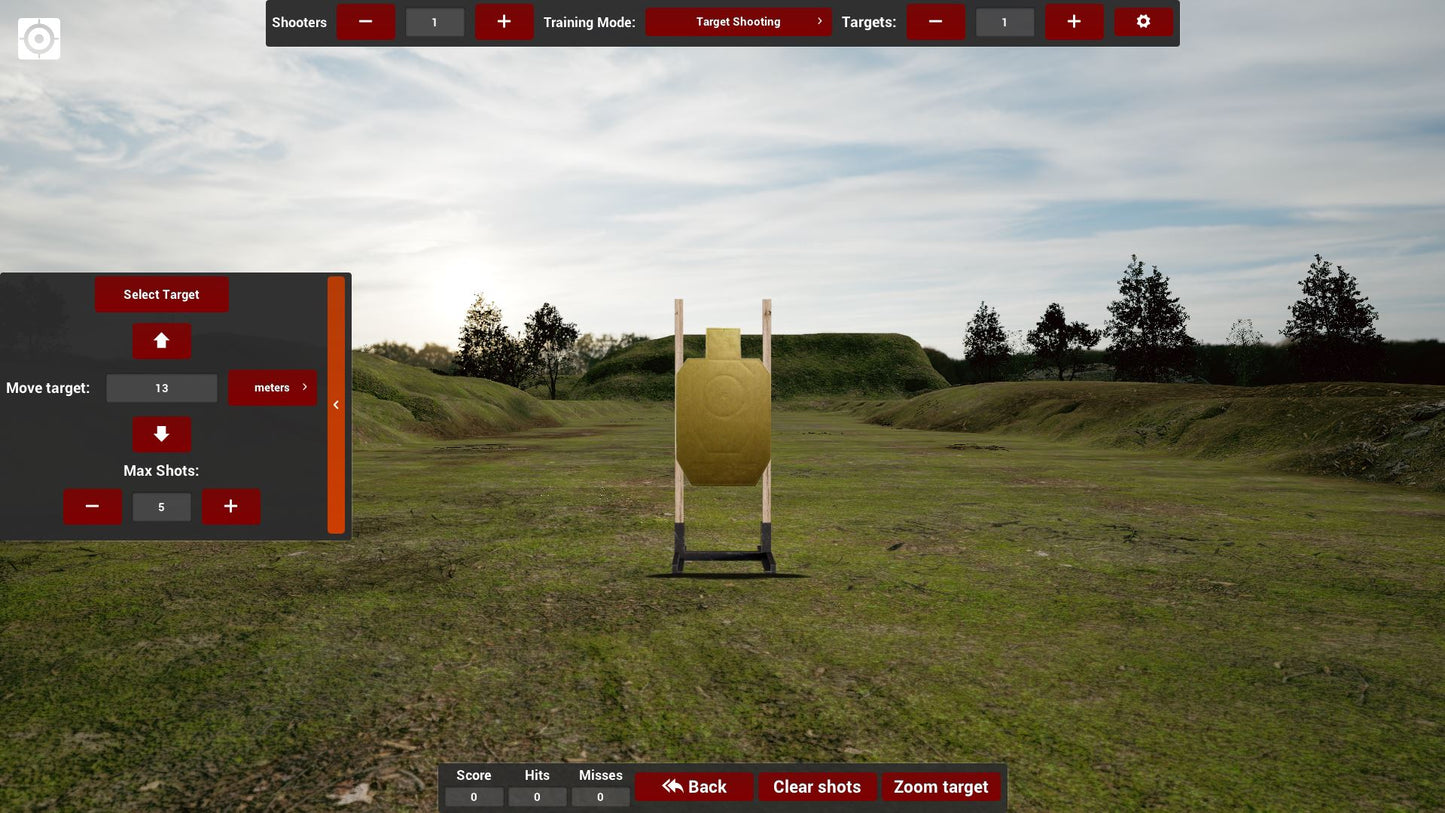Open the Training Mode selector showing Target Shooting
Screen dimensions: 1445x813
coord(739,21)
